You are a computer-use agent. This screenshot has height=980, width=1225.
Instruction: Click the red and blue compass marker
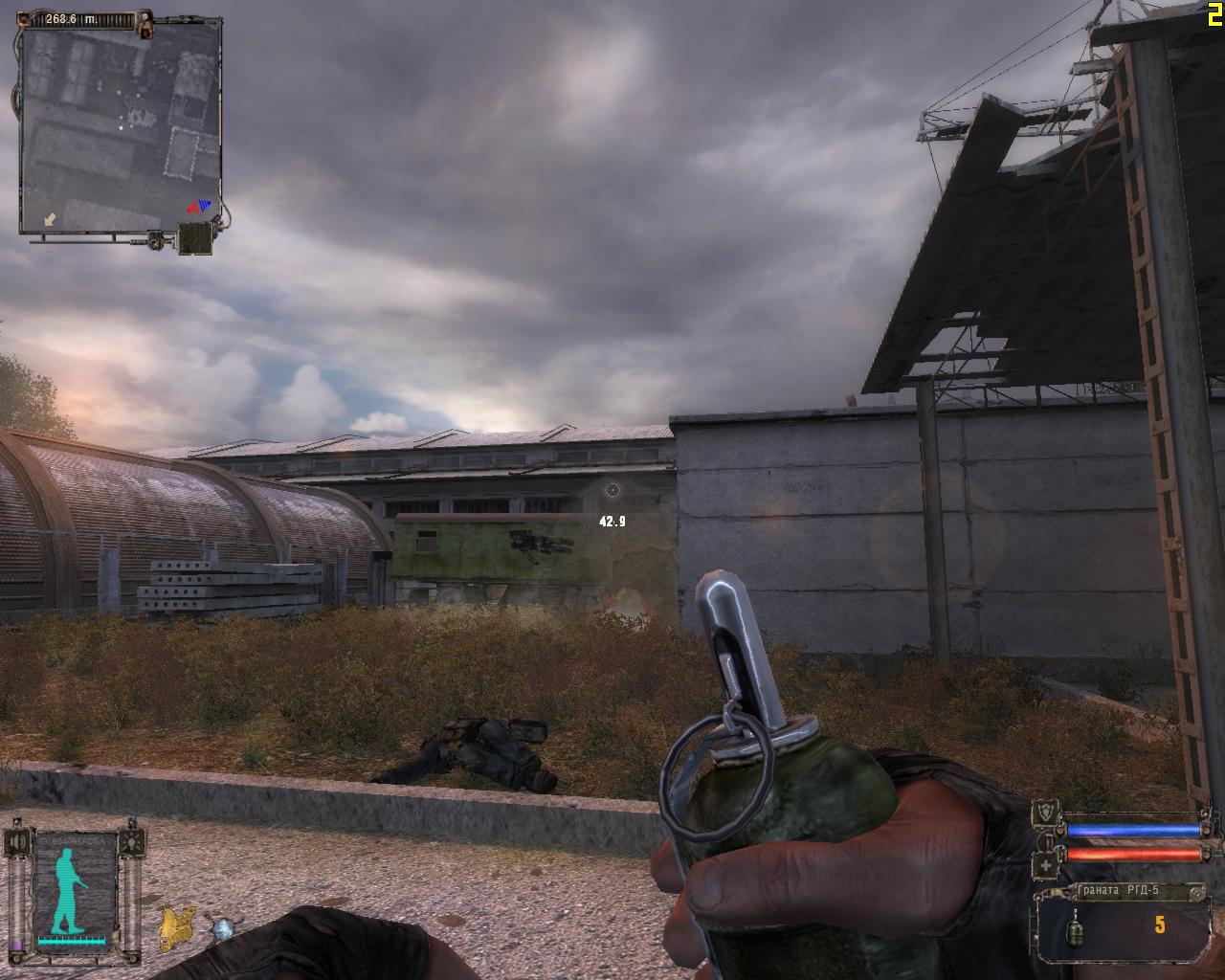point(198,206)
